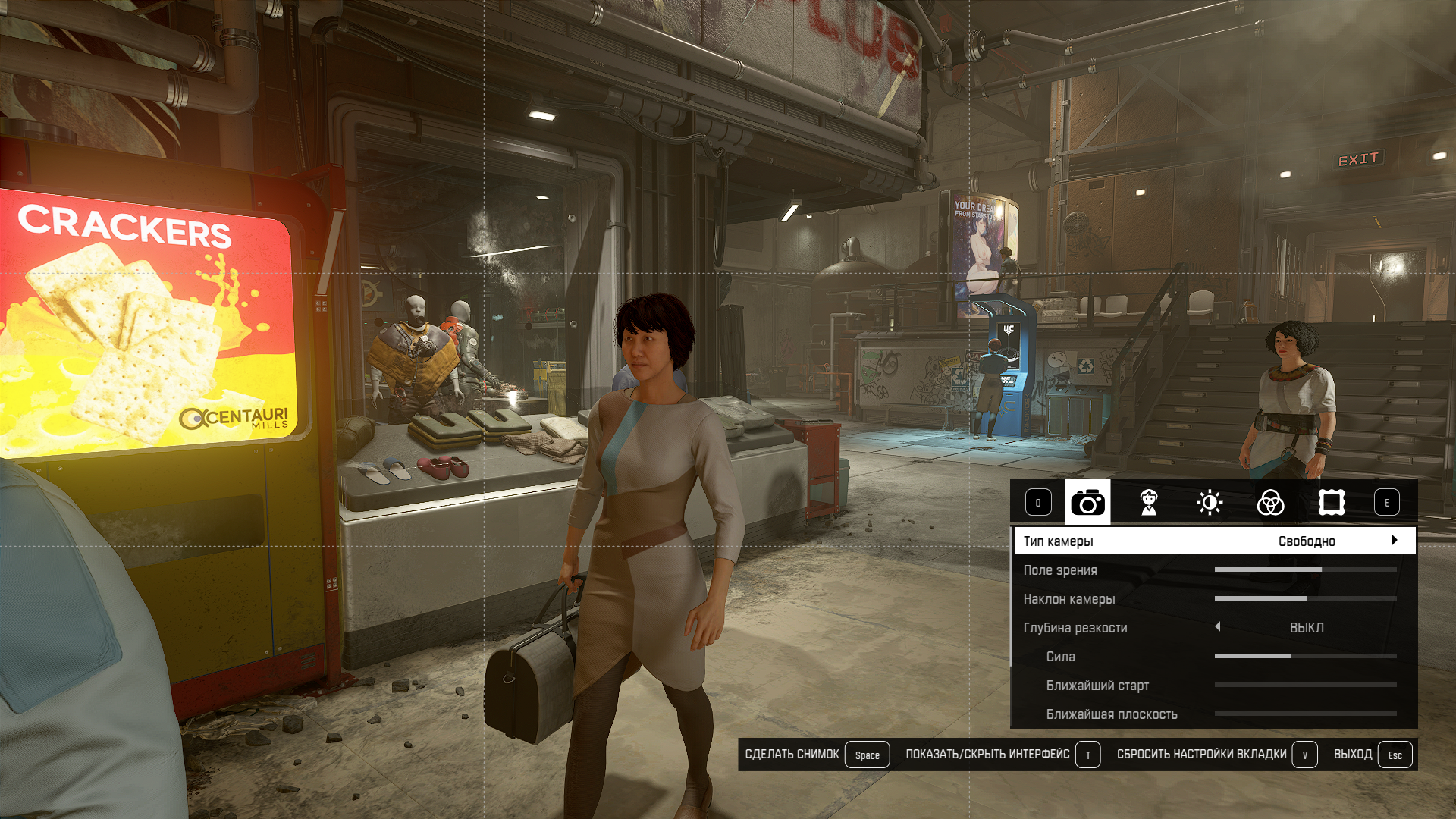Switch to the camera settings tab
1456x819 pixels.
[1087, 502]
